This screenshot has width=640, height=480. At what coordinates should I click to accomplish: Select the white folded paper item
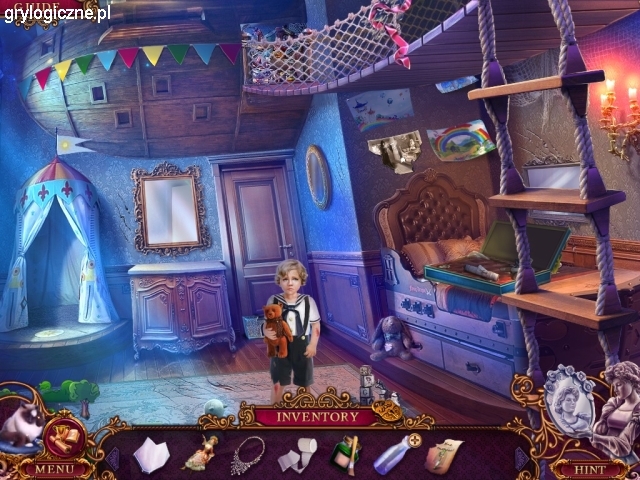pyautogui.click(x=153, y=454)
